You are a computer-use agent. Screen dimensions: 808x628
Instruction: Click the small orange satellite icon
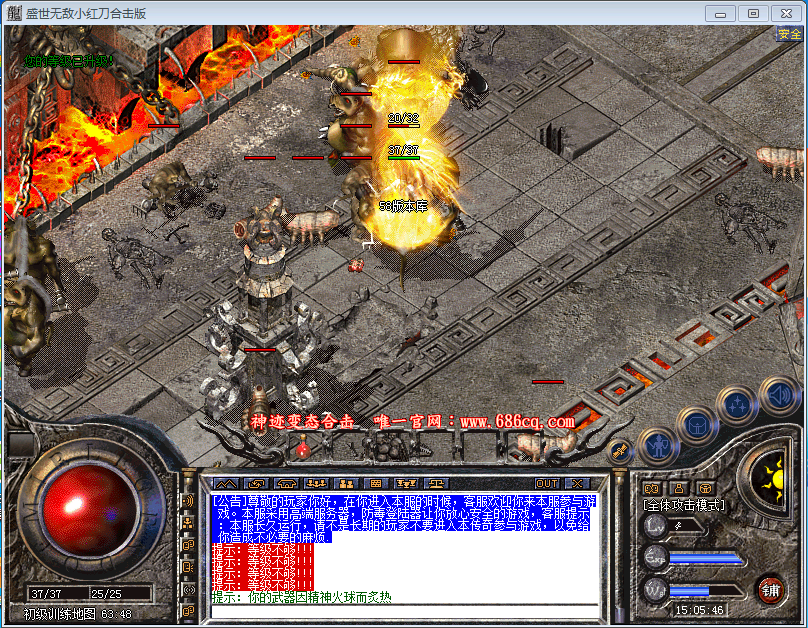point(619,452)
